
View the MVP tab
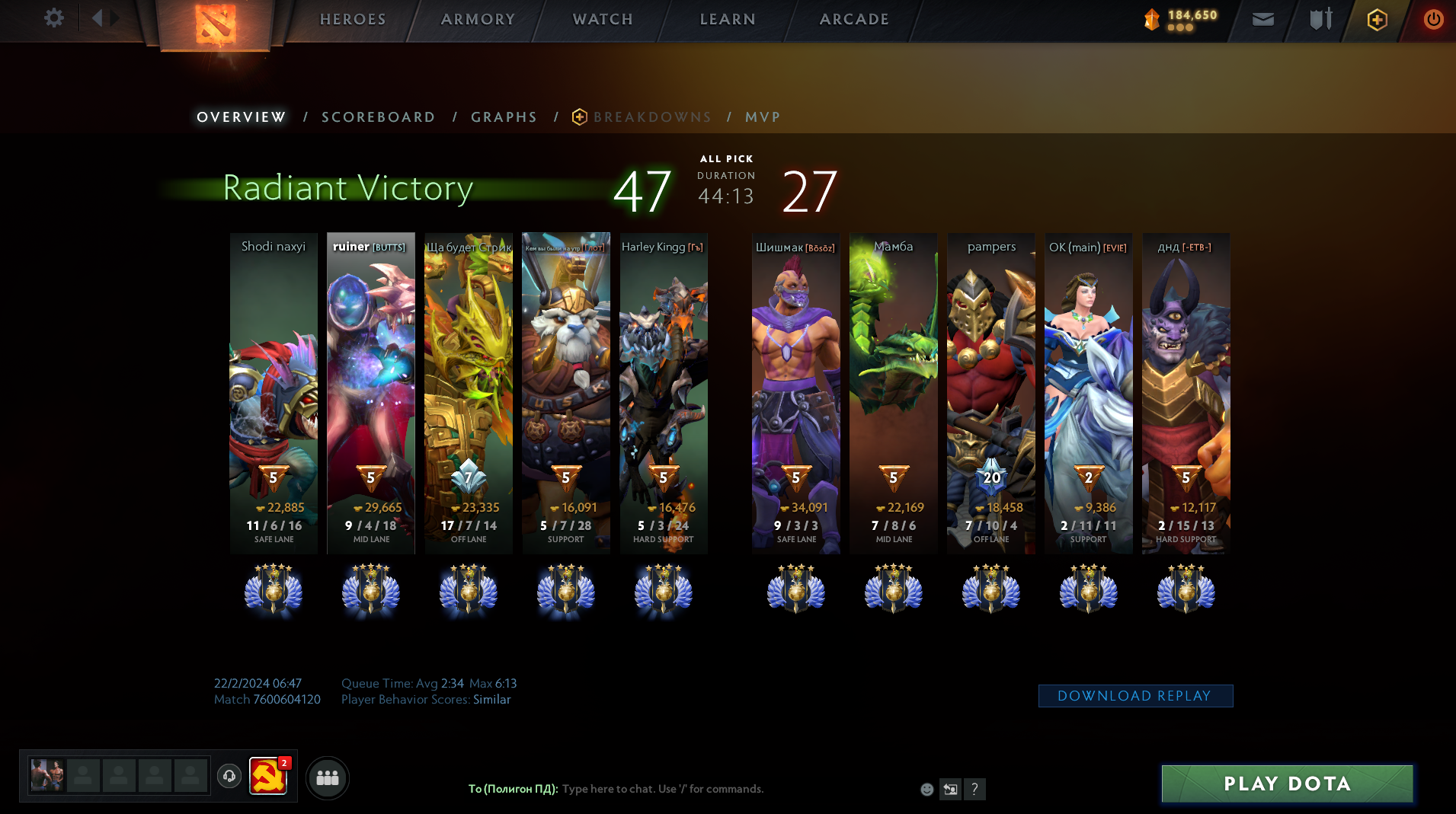click(x=763, y=117)
